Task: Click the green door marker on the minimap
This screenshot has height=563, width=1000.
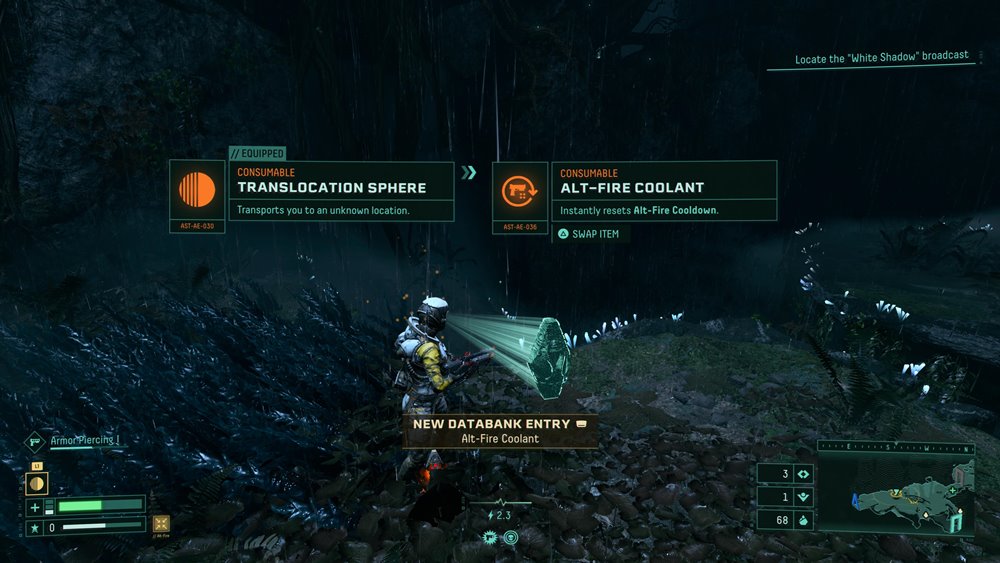Action: tap(957, 521)
